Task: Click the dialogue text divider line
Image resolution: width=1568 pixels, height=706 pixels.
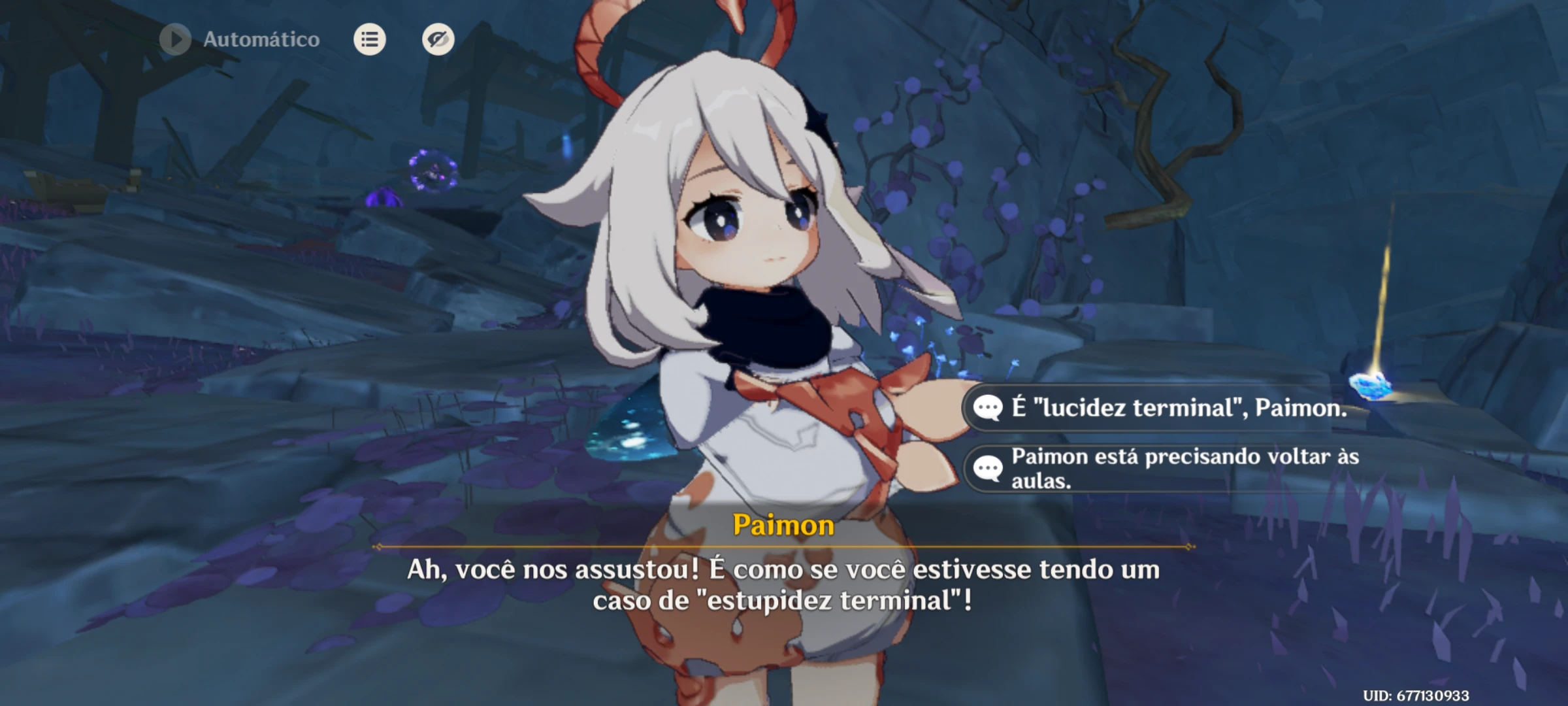Action: 783,548
